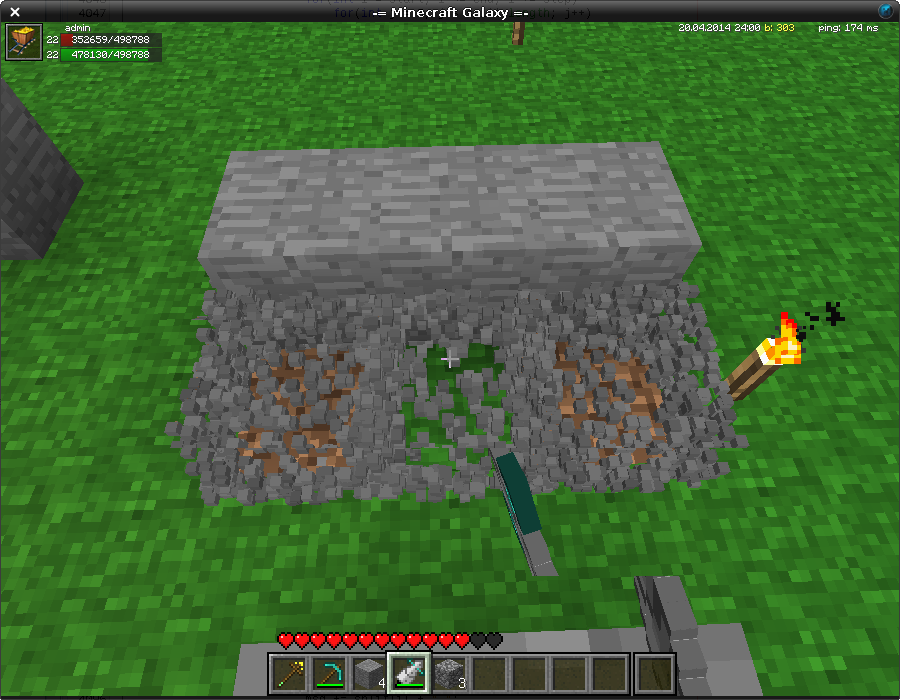Image resolution: width=900 pixels, height=700 pixels.
Task: Close the Minecraft Galaxy window
Action: (15, 11)
